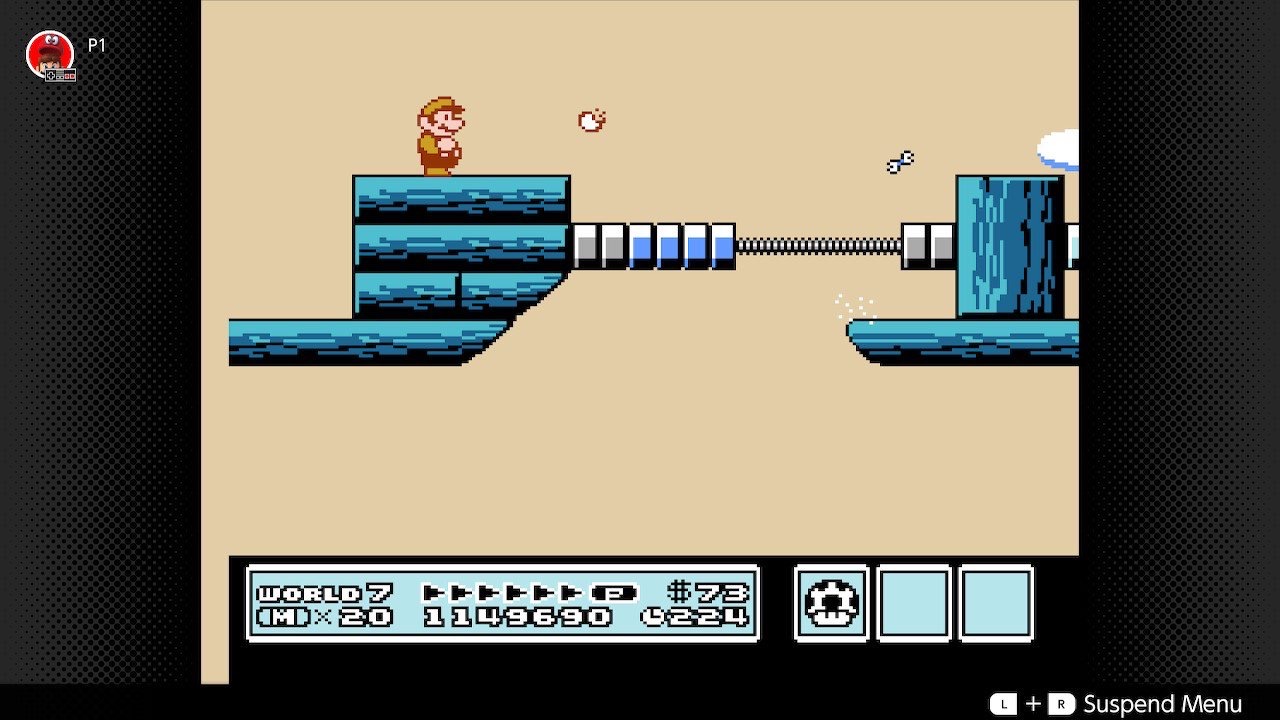This screenshot has height=720, width=1280.
Task: Click the second empty reserve item box
Action: click(x=912, y=604)
